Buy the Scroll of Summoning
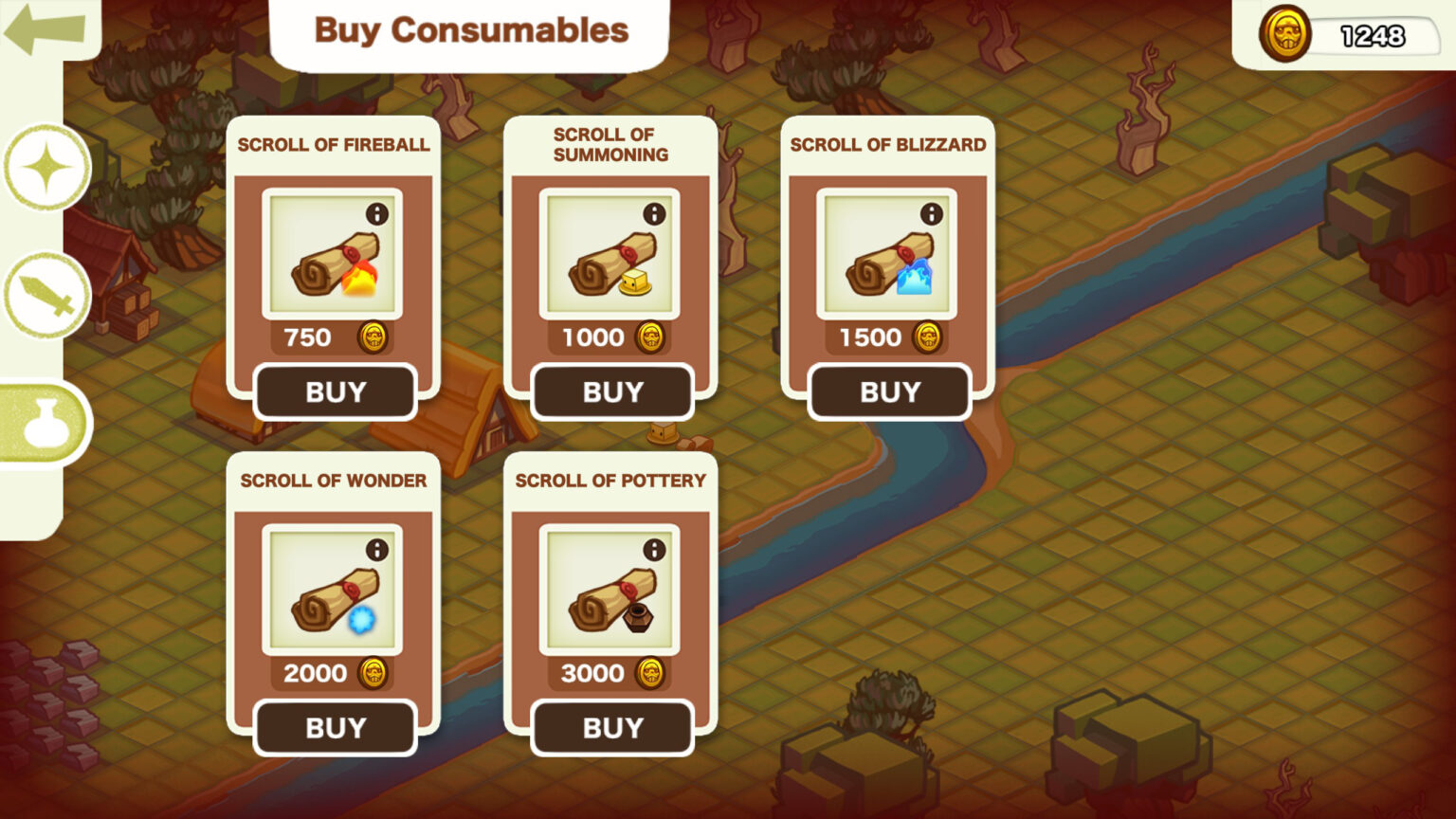This screenshot has height=819, width=1456. (x=612, y=391)
